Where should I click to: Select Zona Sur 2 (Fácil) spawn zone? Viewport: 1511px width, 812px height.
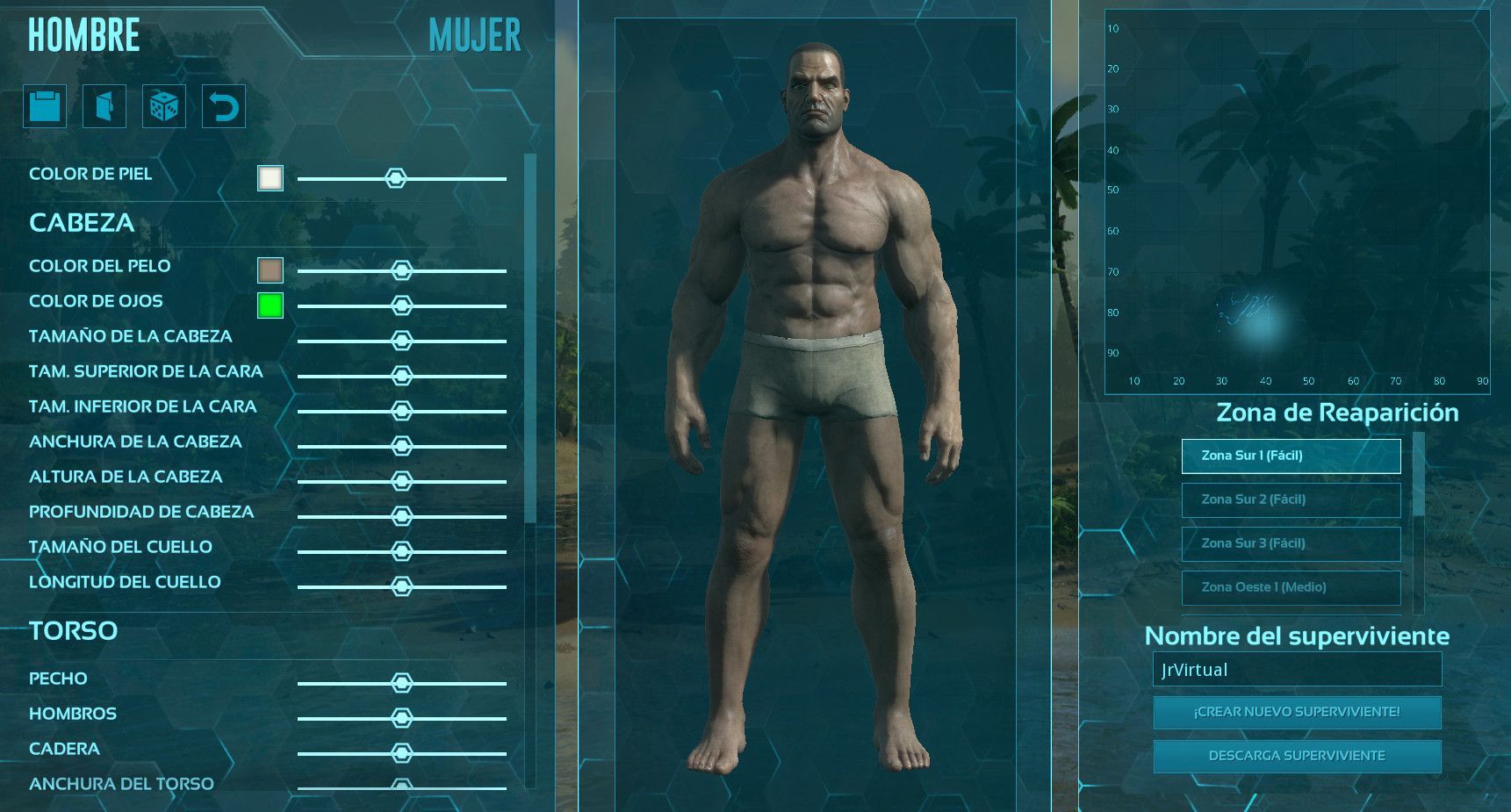coord(1291,499)
